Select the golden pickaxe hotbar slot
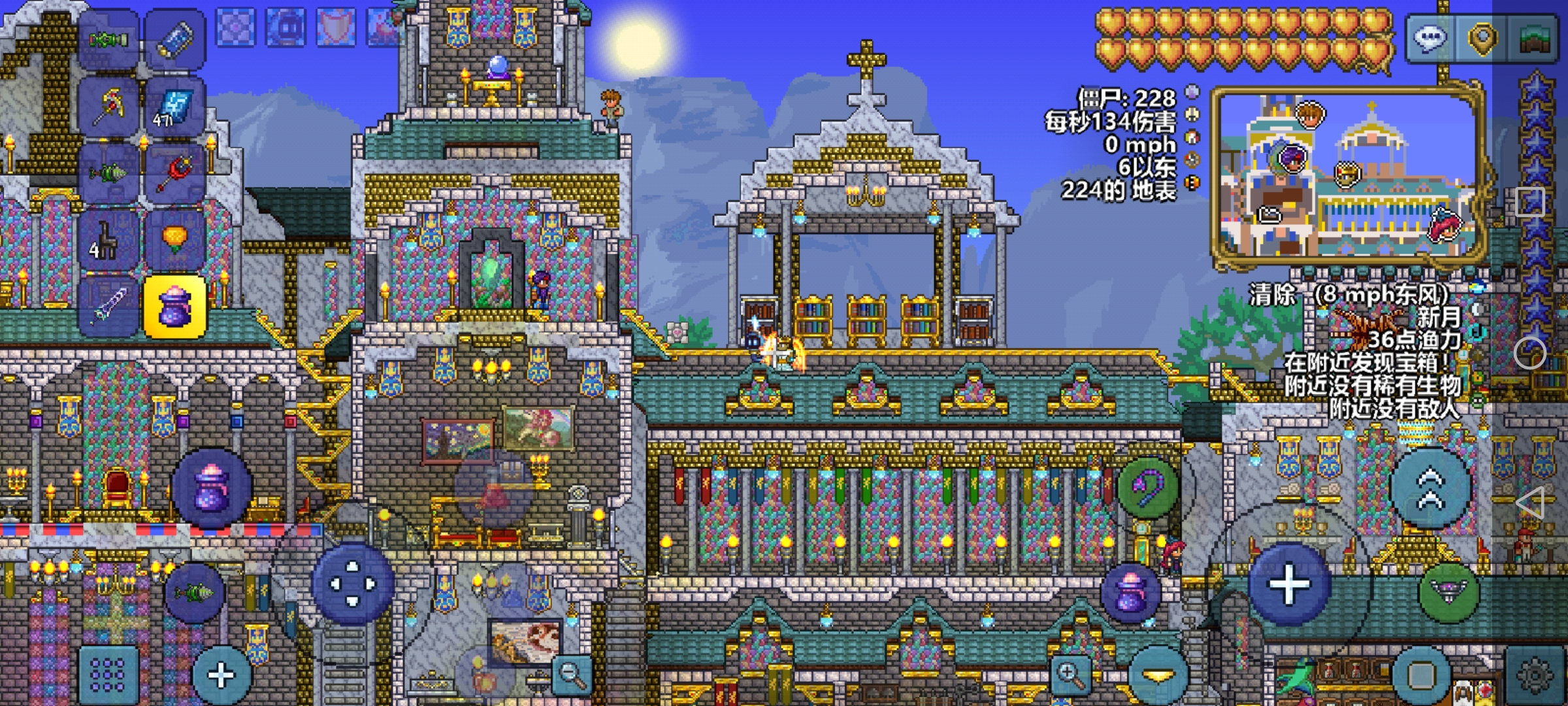Viewport: 1568px width, 706px height. pyautogui.click(x=109, y=106)
